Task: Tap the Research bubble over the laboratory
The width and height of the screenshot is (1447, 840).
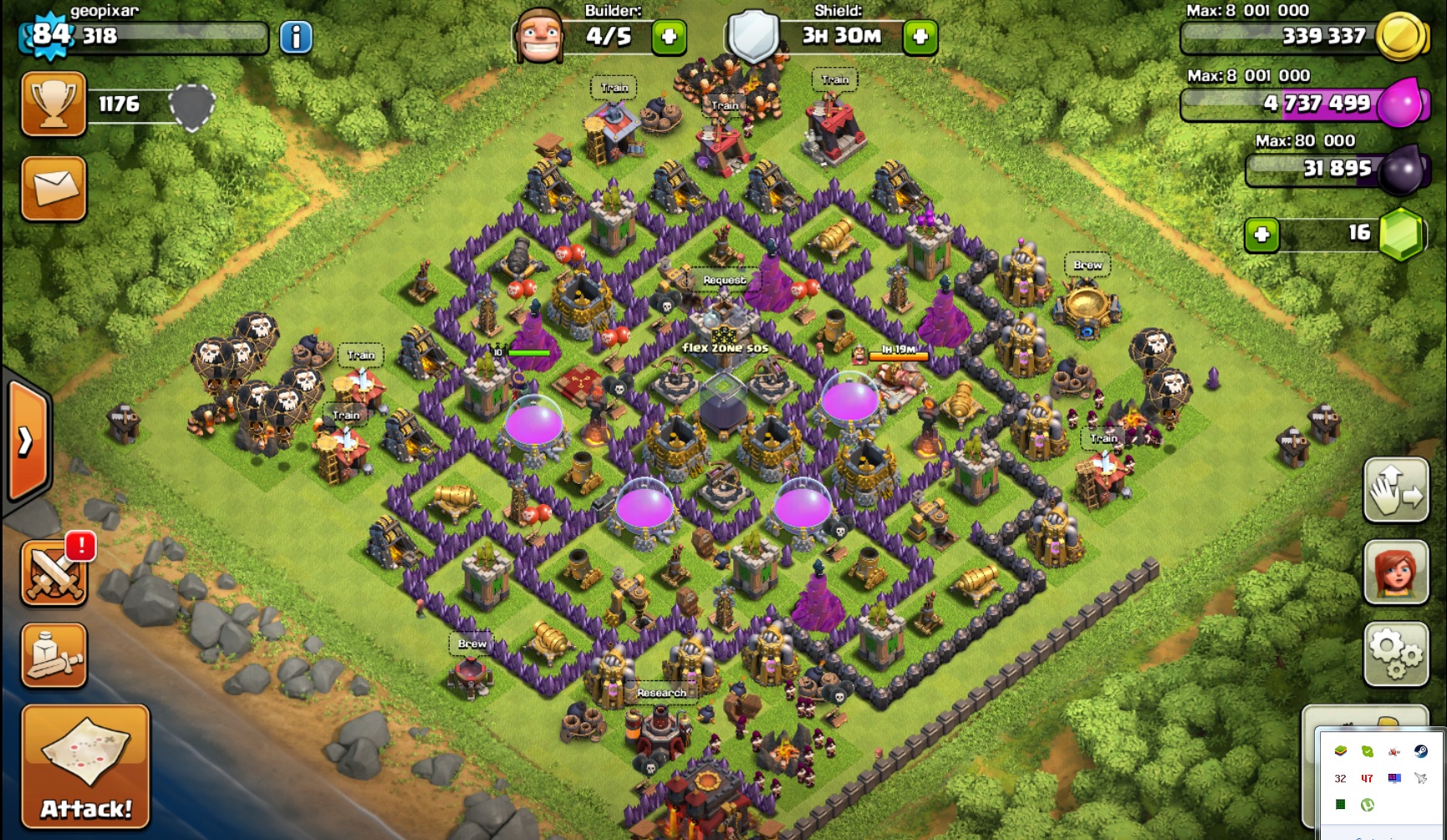Action: tap(661, 693)
